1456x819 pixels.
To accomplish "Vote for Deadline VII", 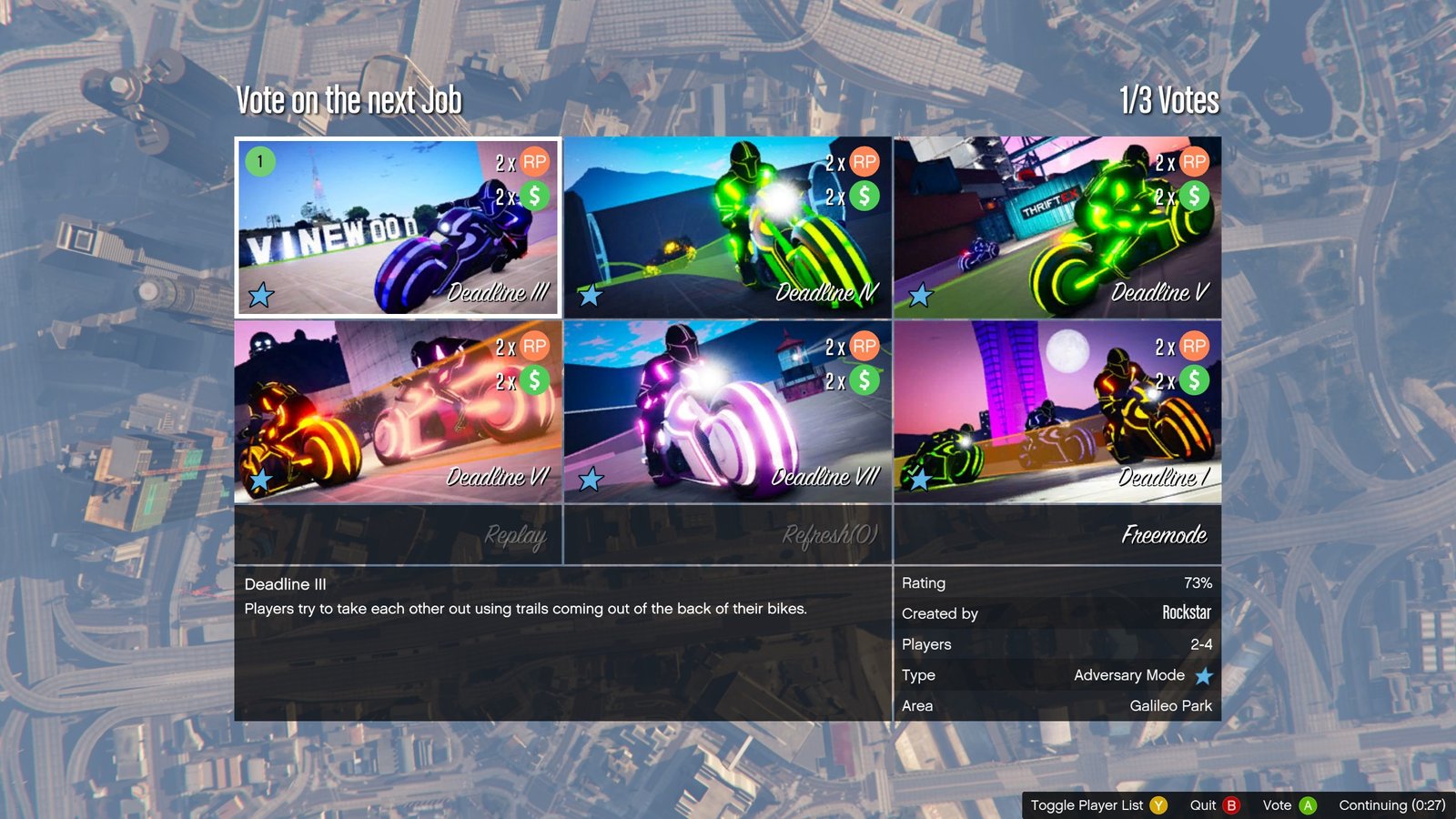I will (728, 411).
